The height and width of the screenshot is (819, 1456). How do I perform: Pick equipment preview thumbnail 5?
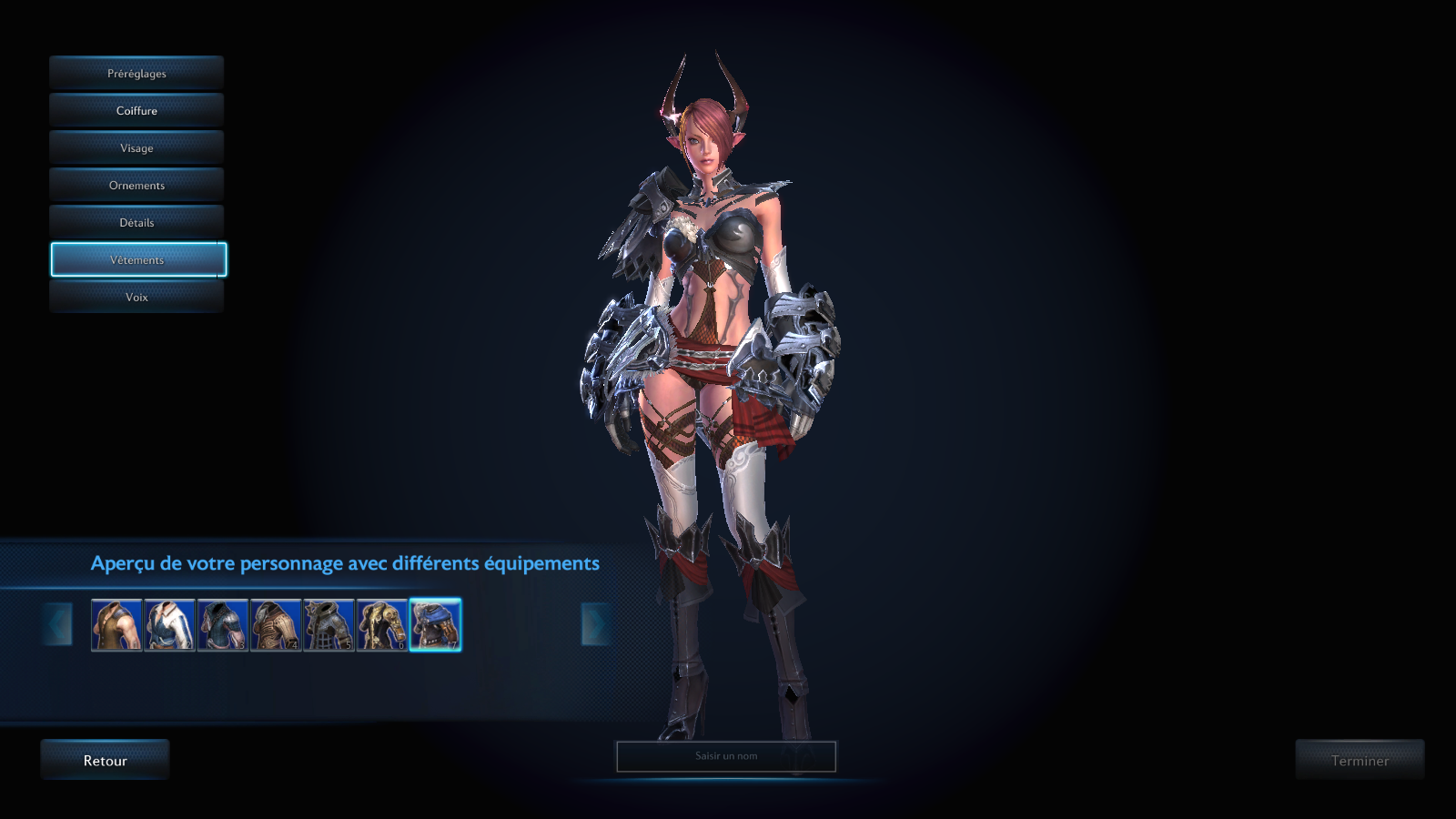point(329,624)
